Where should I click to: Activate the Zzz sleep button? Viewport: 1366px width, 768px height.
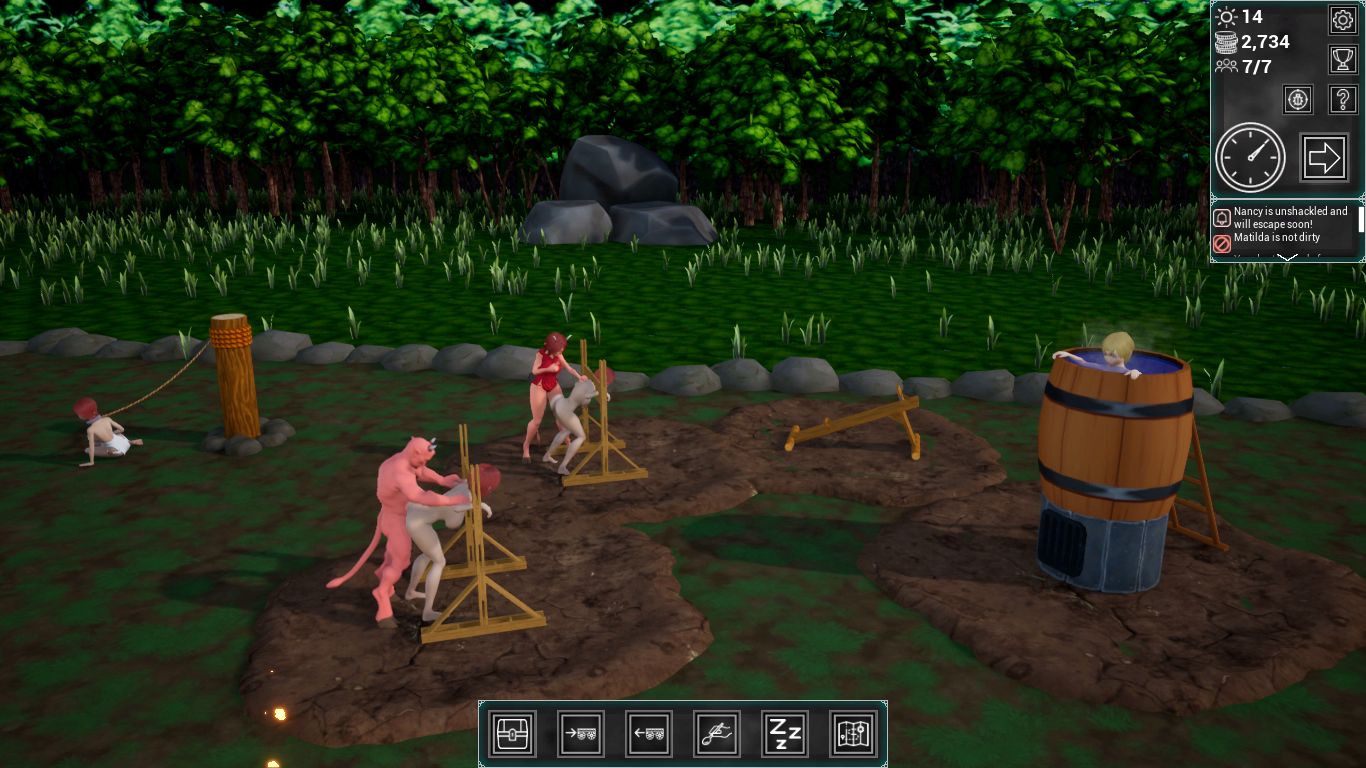785,734
